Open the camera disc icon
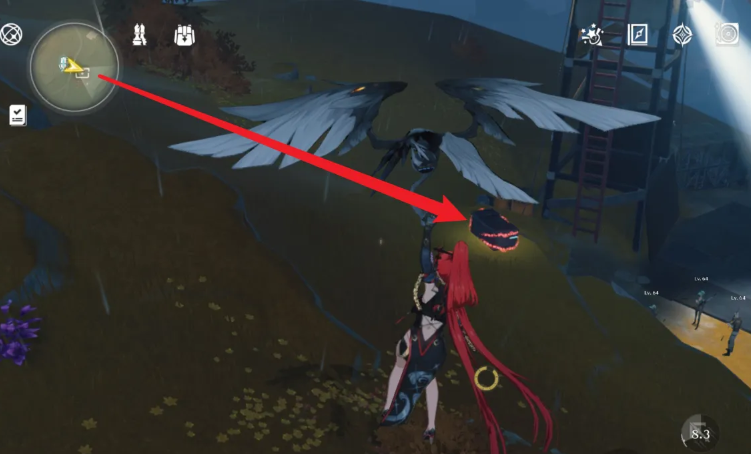 click(727, 35)
